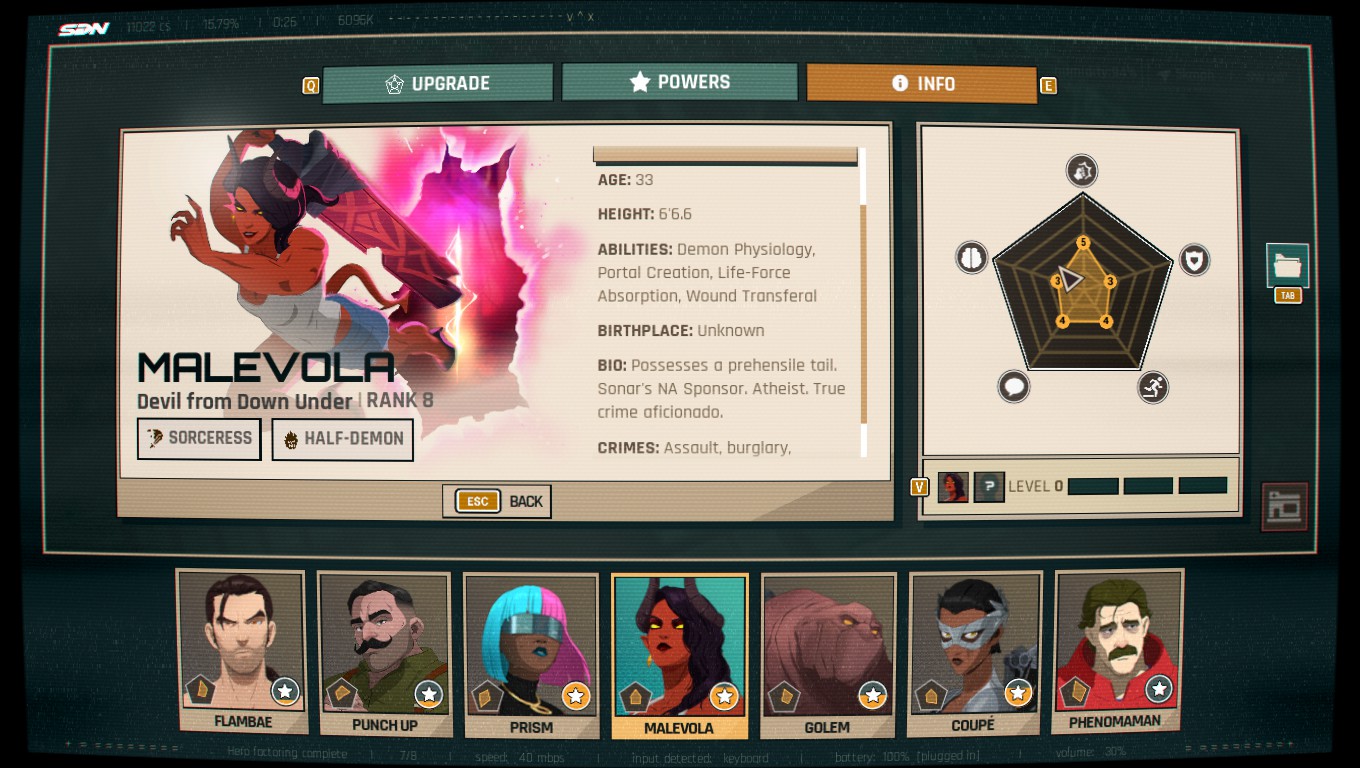Viewport: 1360px width, 768px height.
Task: Click the Half-Demon trait tag
Action: 342,439
